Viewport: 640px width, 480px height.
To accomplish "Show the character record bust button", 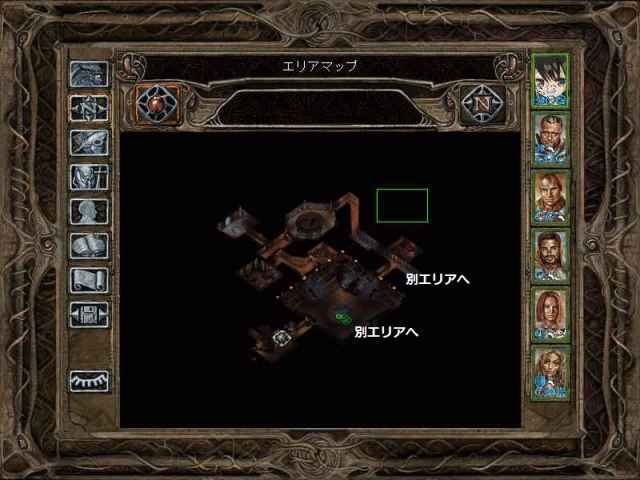I will 88,212.
